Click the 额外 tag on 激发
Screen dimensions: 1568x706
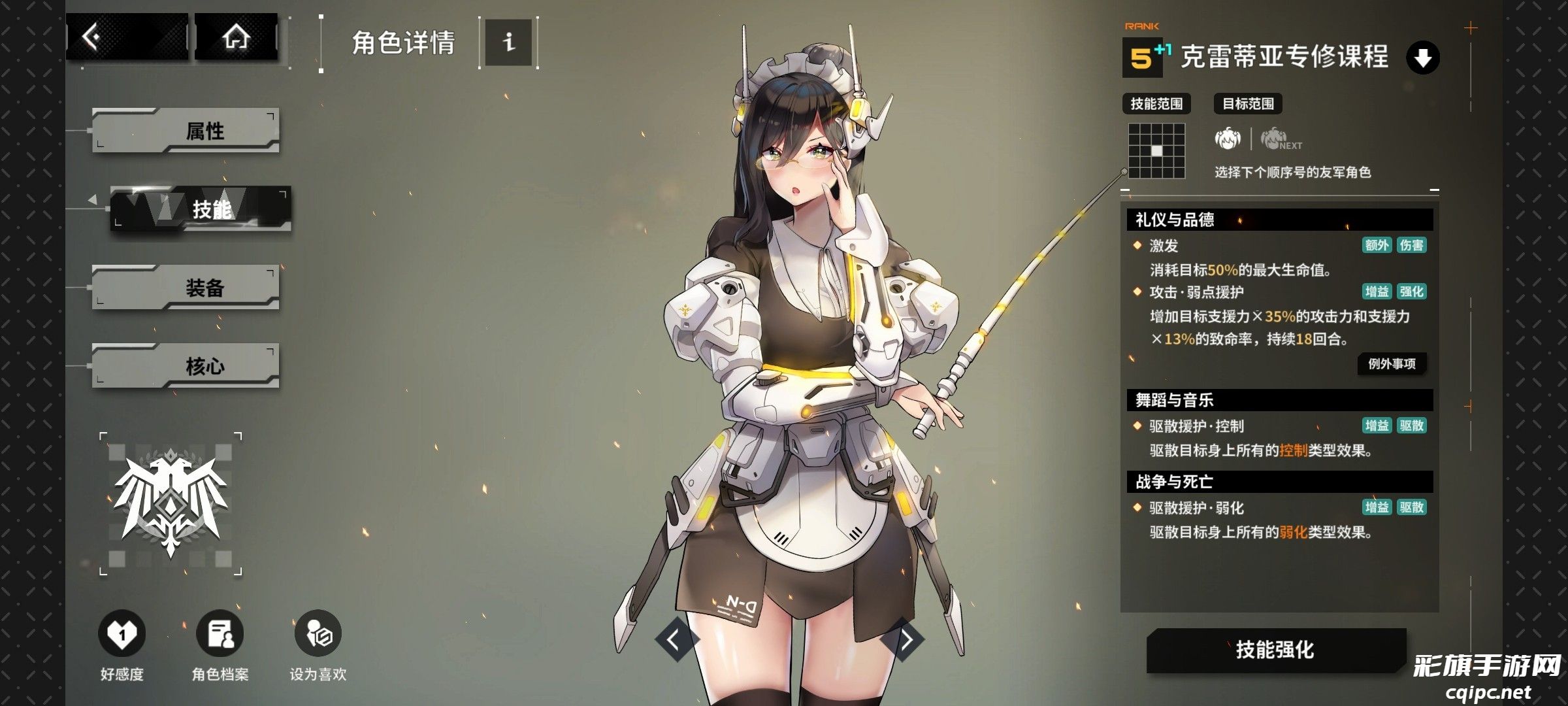tap(1377, 245)
